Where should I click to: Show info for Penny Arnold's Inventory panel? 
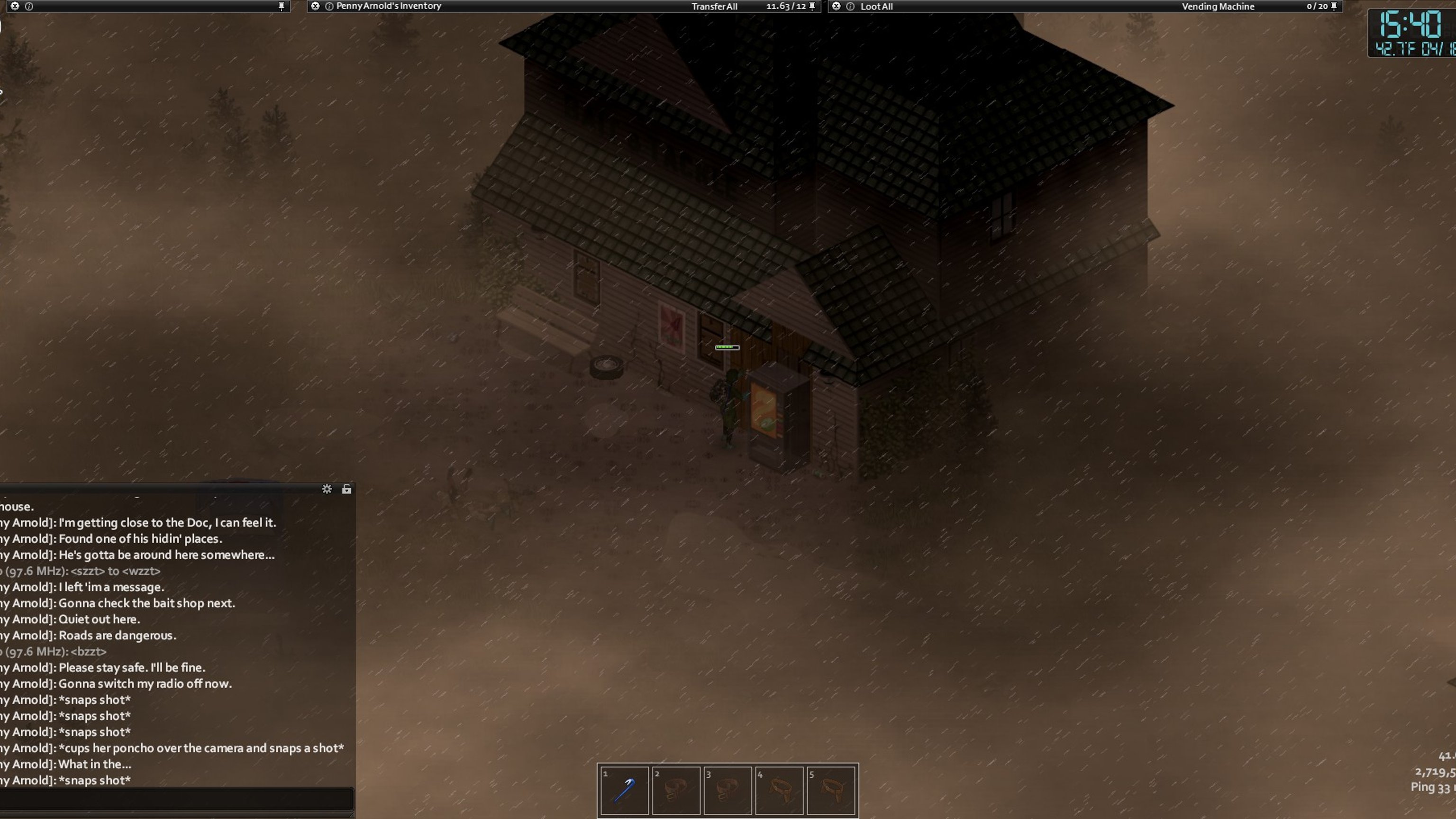(x=329, y=6)
